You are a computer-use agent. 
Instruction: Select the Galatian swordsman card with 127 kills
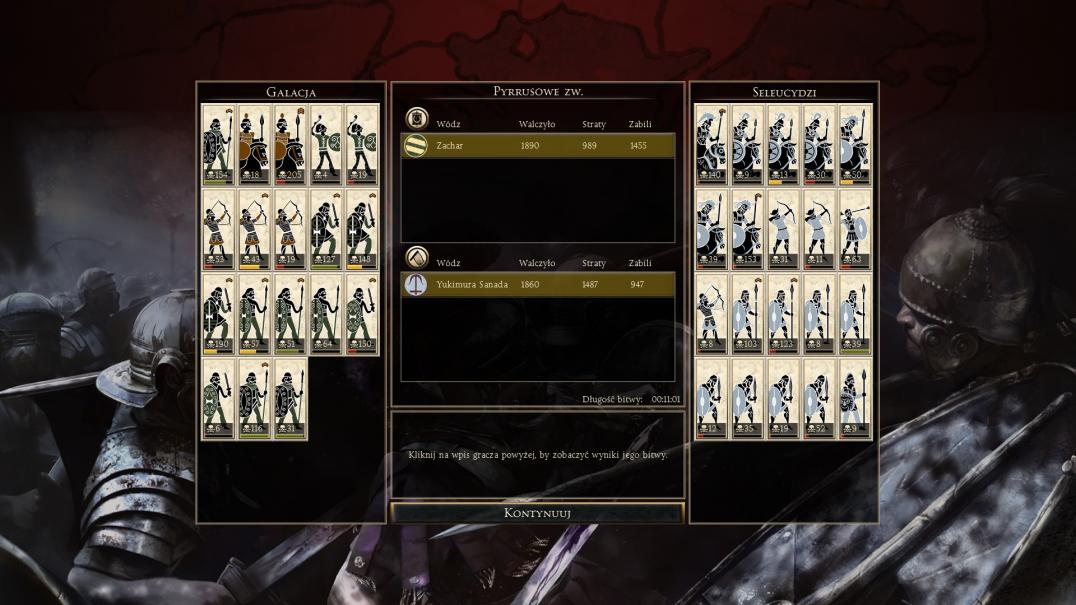tap(326, 229)
